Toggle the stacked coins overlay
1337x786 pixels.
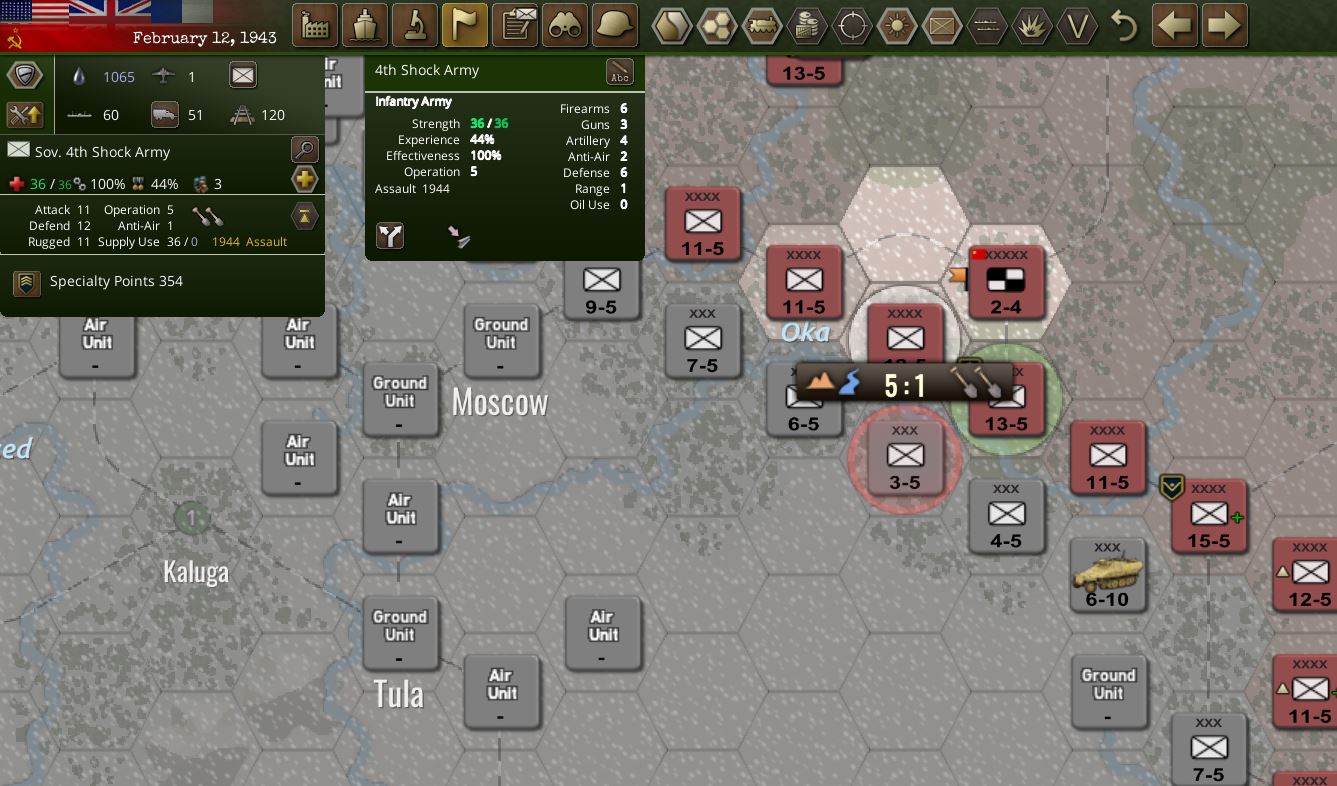coord(807,26)
